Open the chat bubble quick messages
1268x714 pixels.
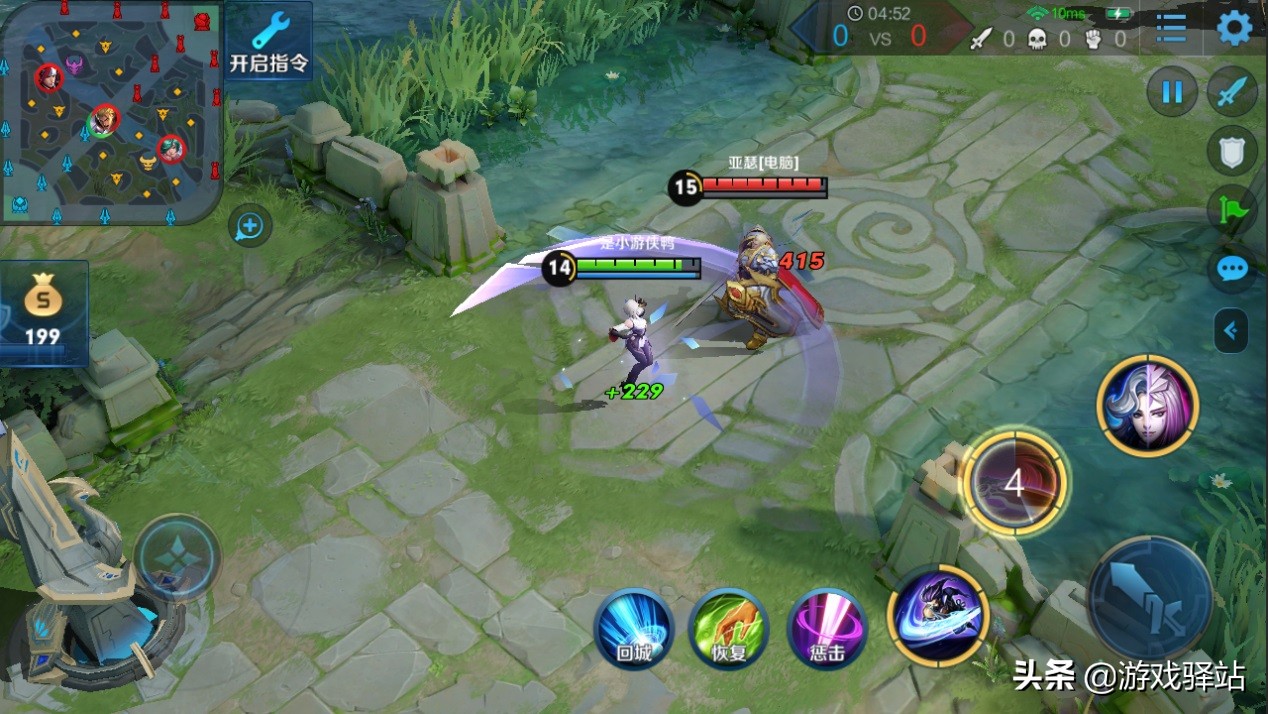point(1232,268)
